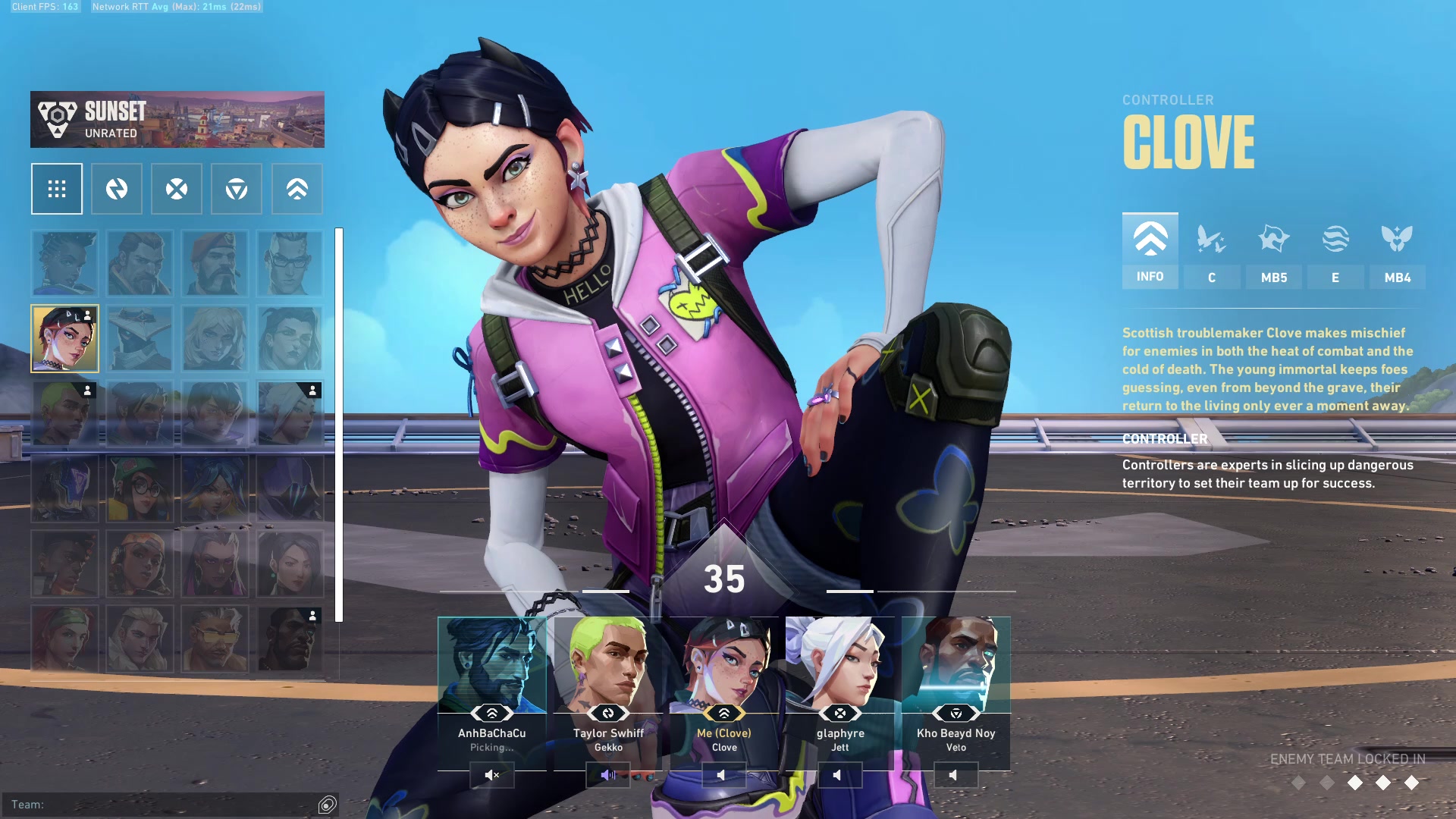Screen dimensions: 1456x819
Task: Toggle Taylor Swhiff's voice volume
Action: click(608, 775)
